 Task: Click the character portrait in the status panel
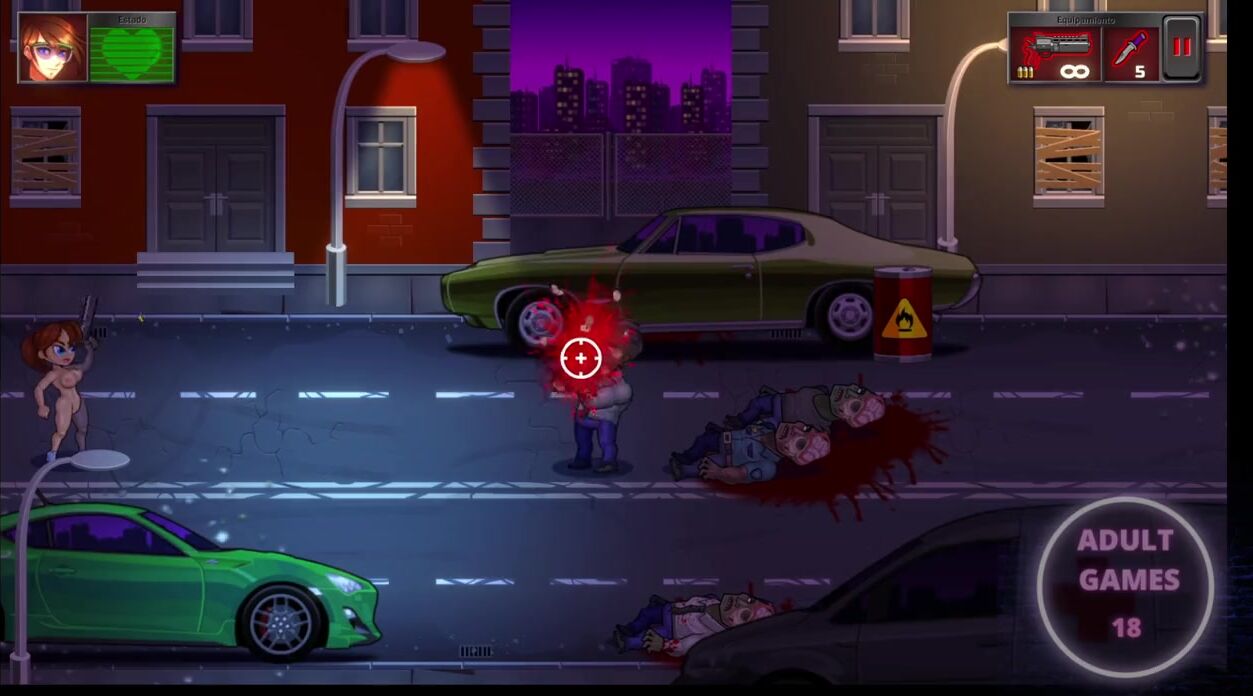tap(52, 48)
